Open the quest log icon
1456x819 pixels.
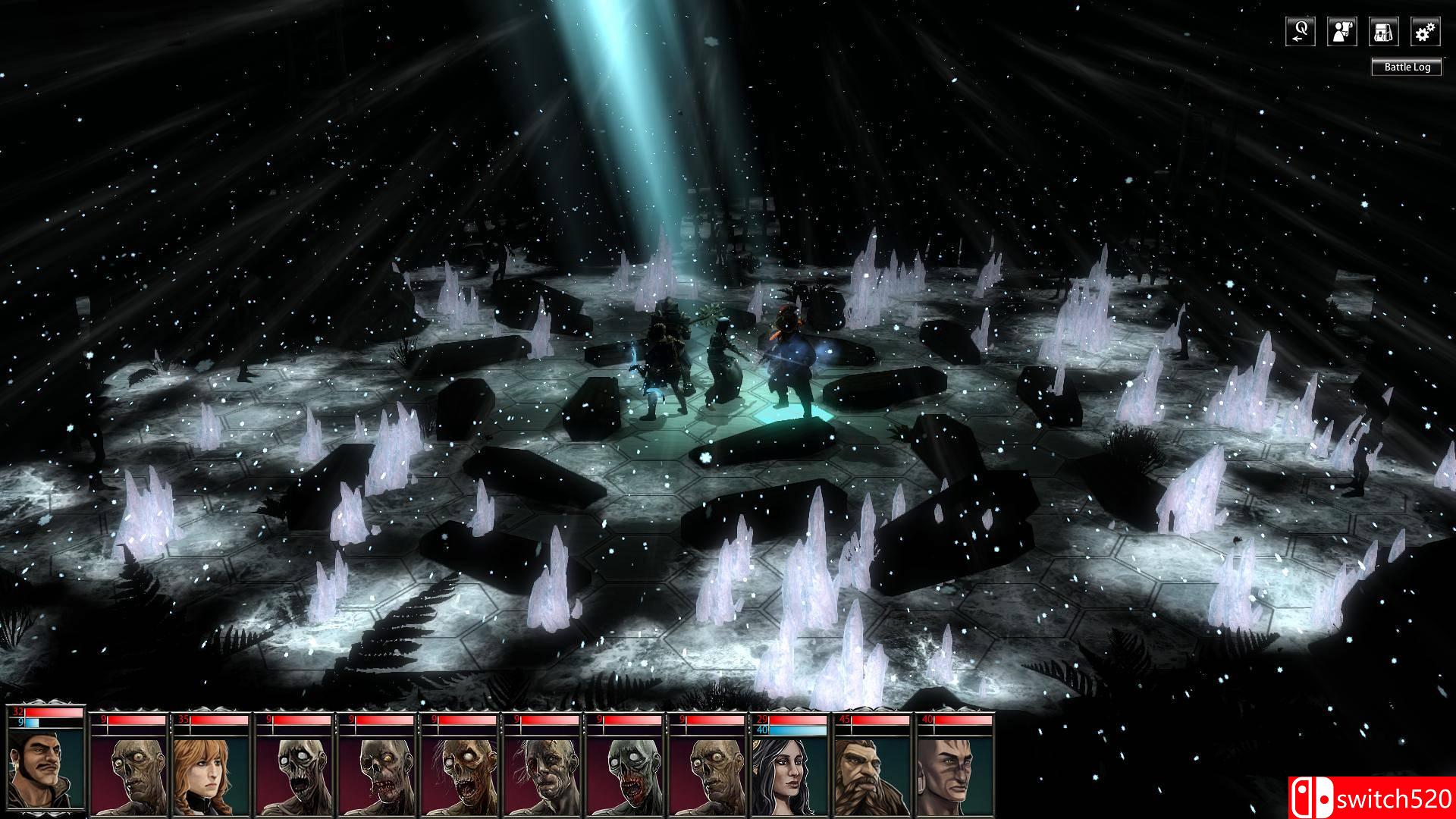coord(1301,32)
